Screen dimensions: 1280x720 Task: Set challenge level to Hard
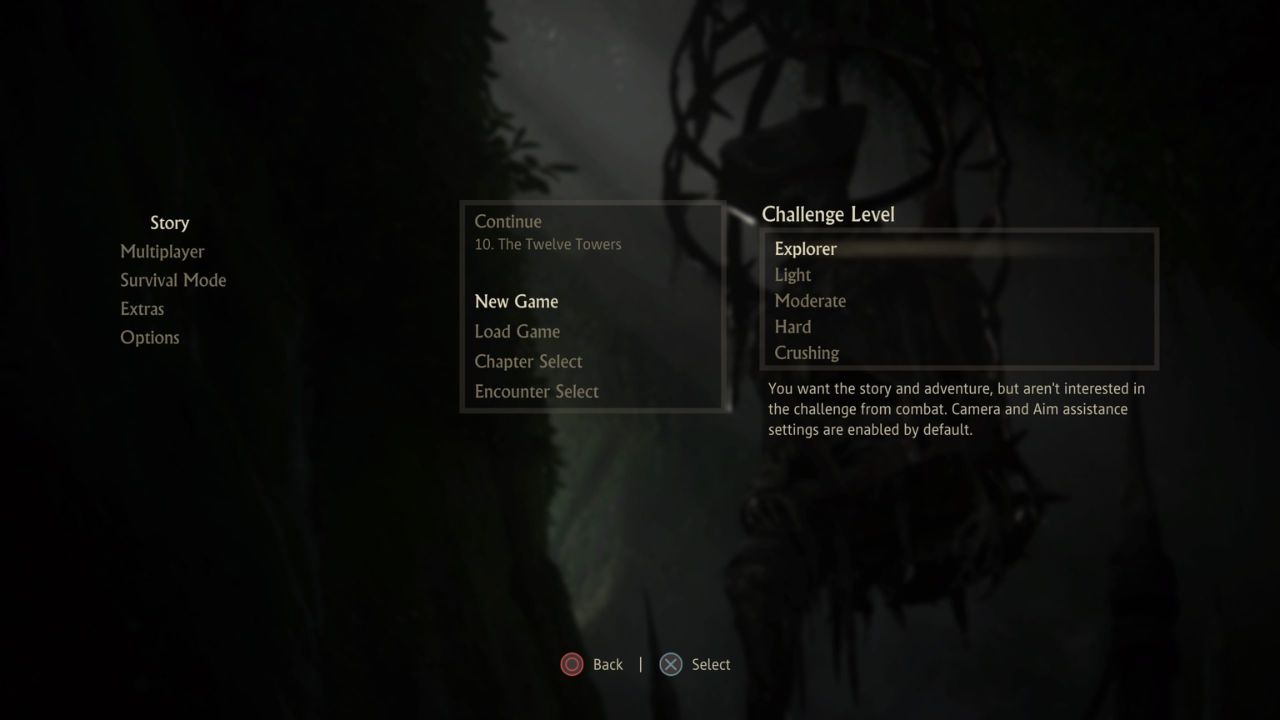tap(793, 327)
